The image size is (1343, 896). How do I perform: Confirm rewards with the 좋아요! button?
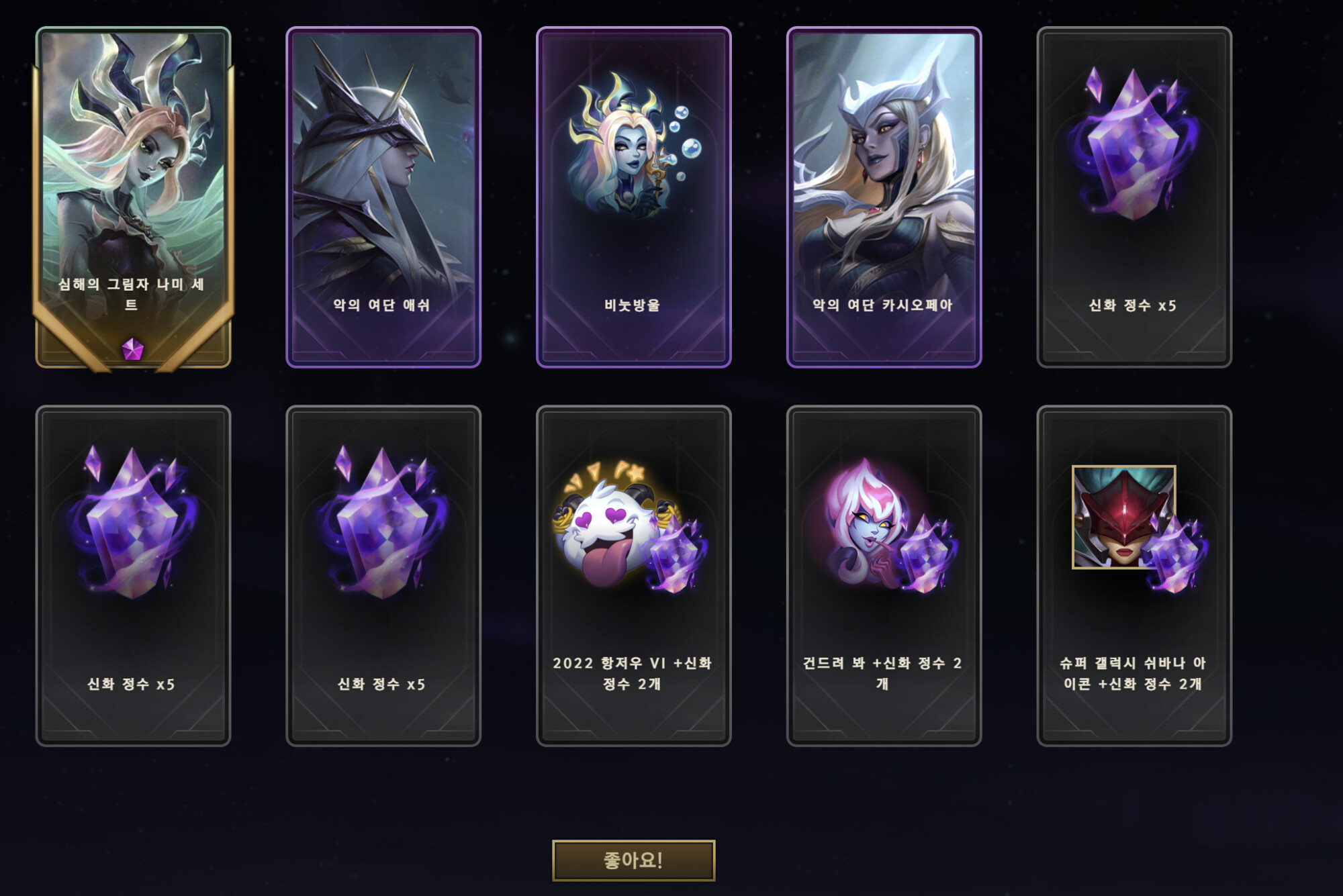coord(633,860)
